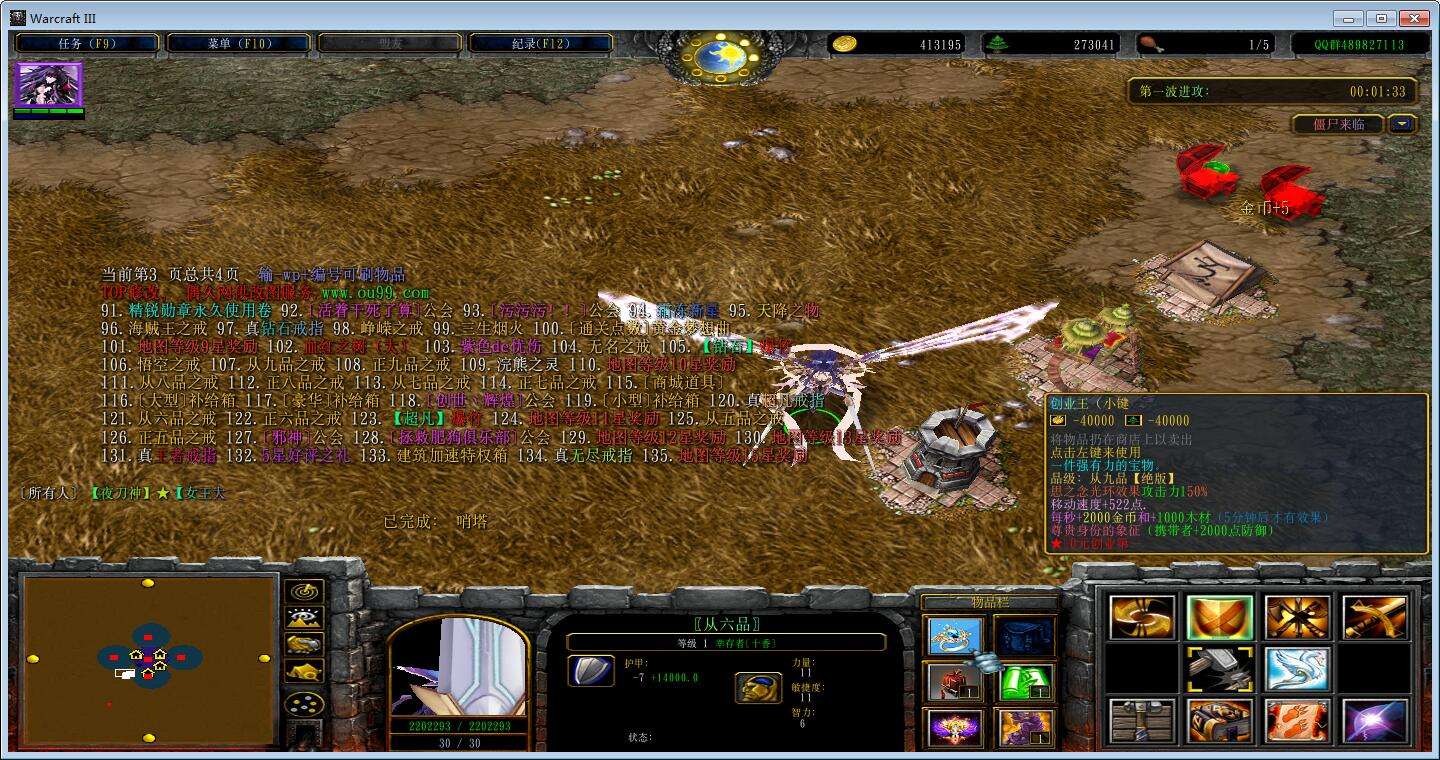Toggle the formation movement button
The width and height of the screenshot is (1440, 760).
pos(304,704)
